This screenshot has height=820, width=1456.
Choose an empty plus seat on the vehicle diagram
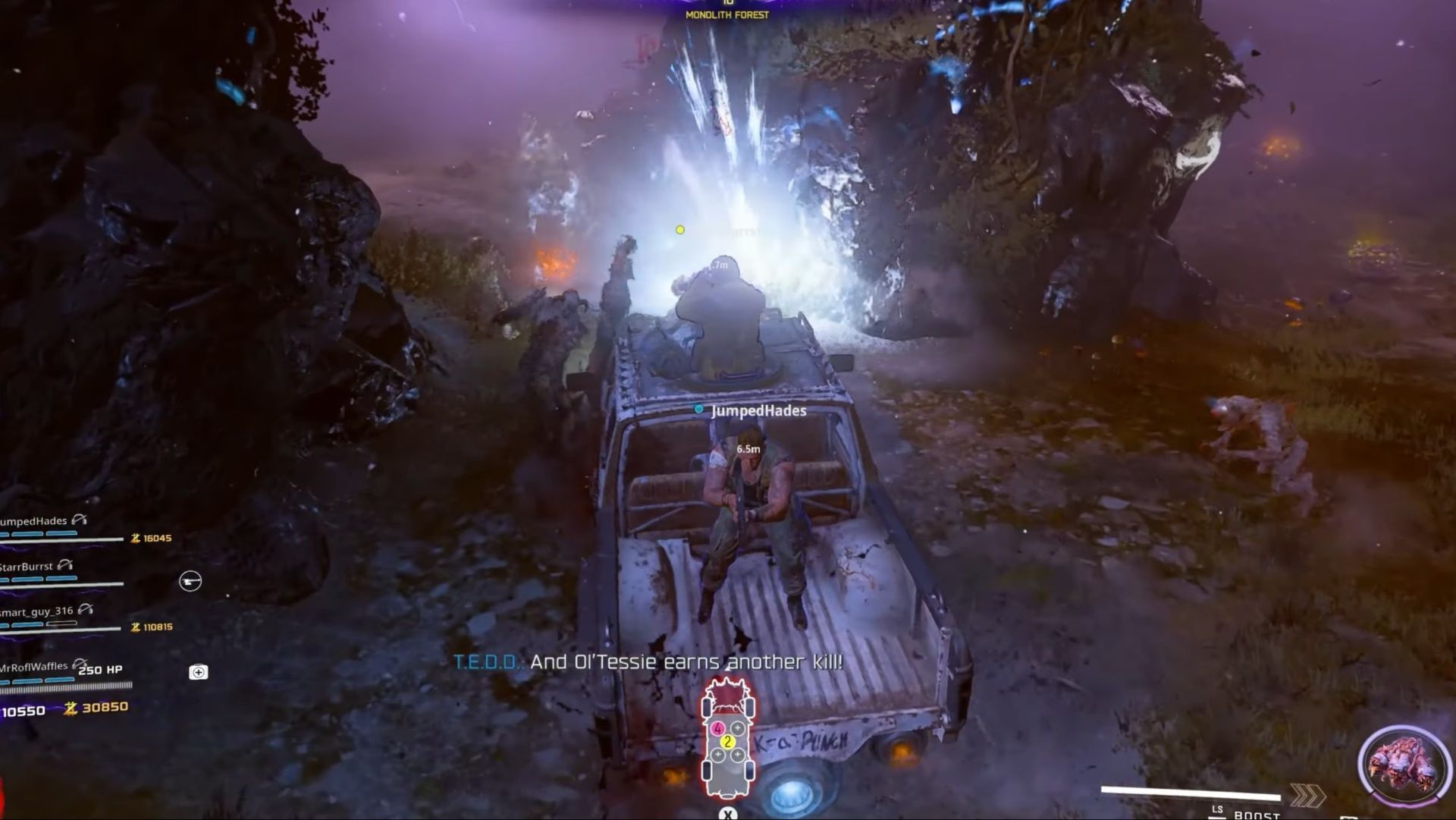[x=736, y=728]
